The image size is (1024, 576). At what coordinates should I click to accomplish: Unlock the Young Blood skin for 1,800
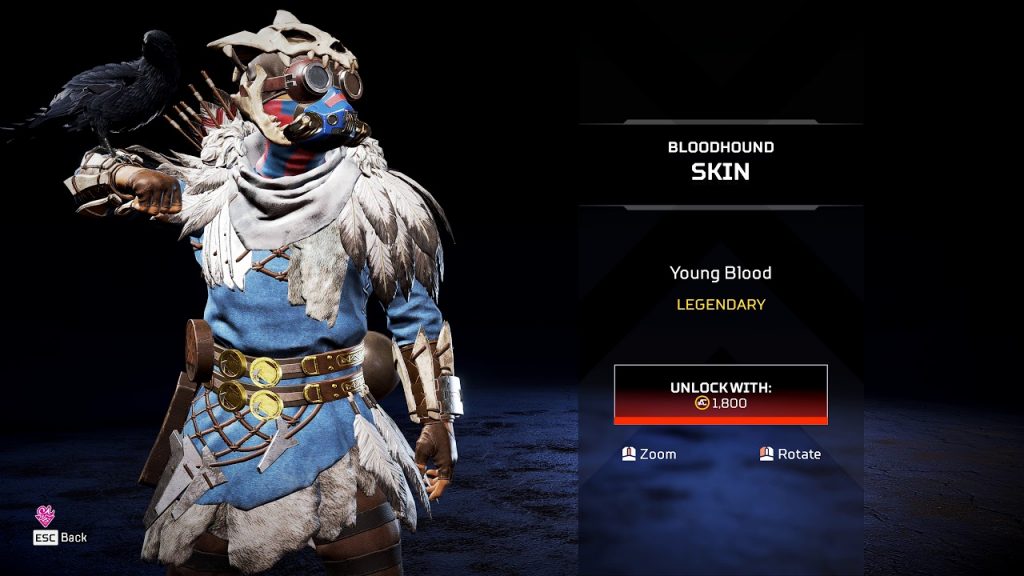tap(720, 394)
